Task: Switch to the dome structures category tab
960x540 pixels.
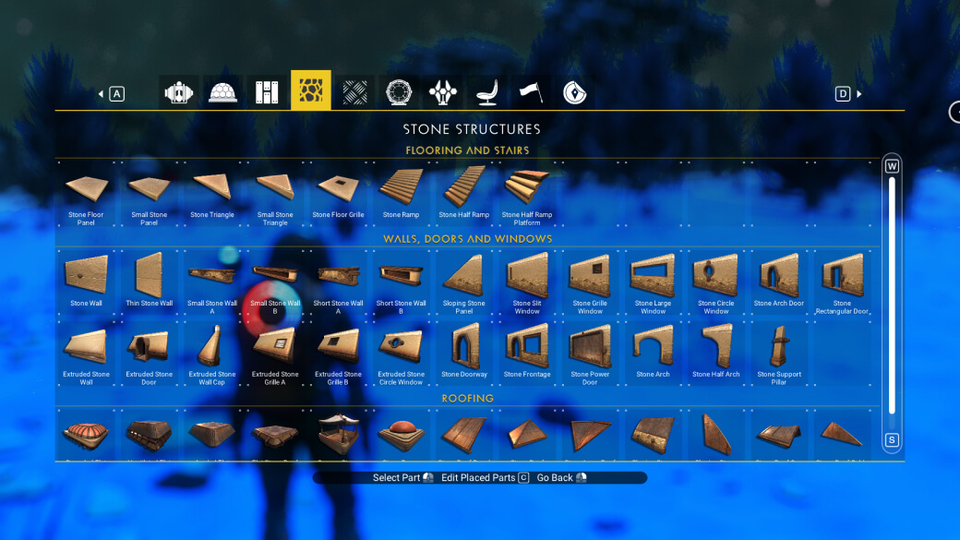Action: (x=222, y=93)
